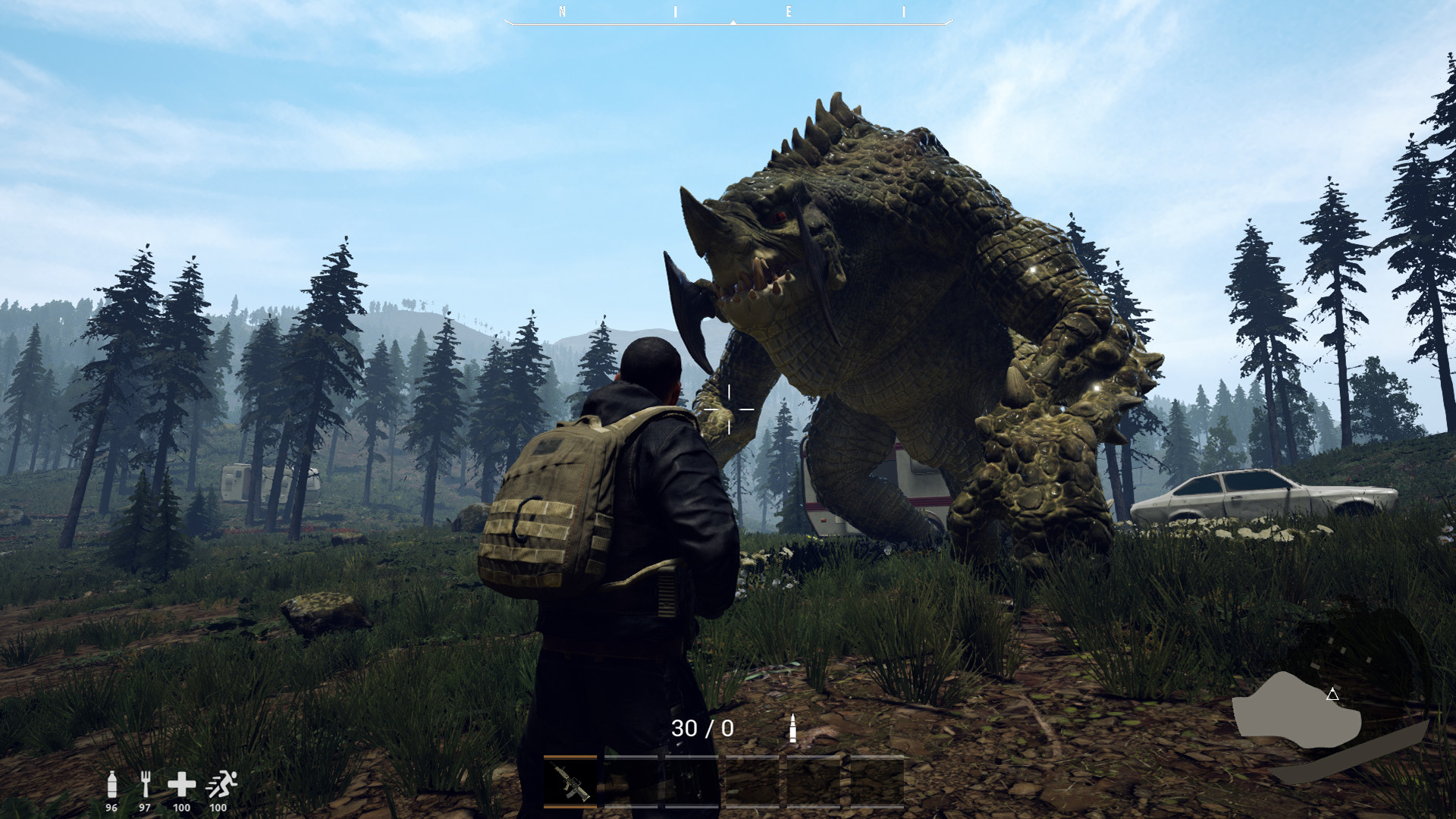Click the stamina value reading 100
The image size is (1456, 819).
point(218,808)
